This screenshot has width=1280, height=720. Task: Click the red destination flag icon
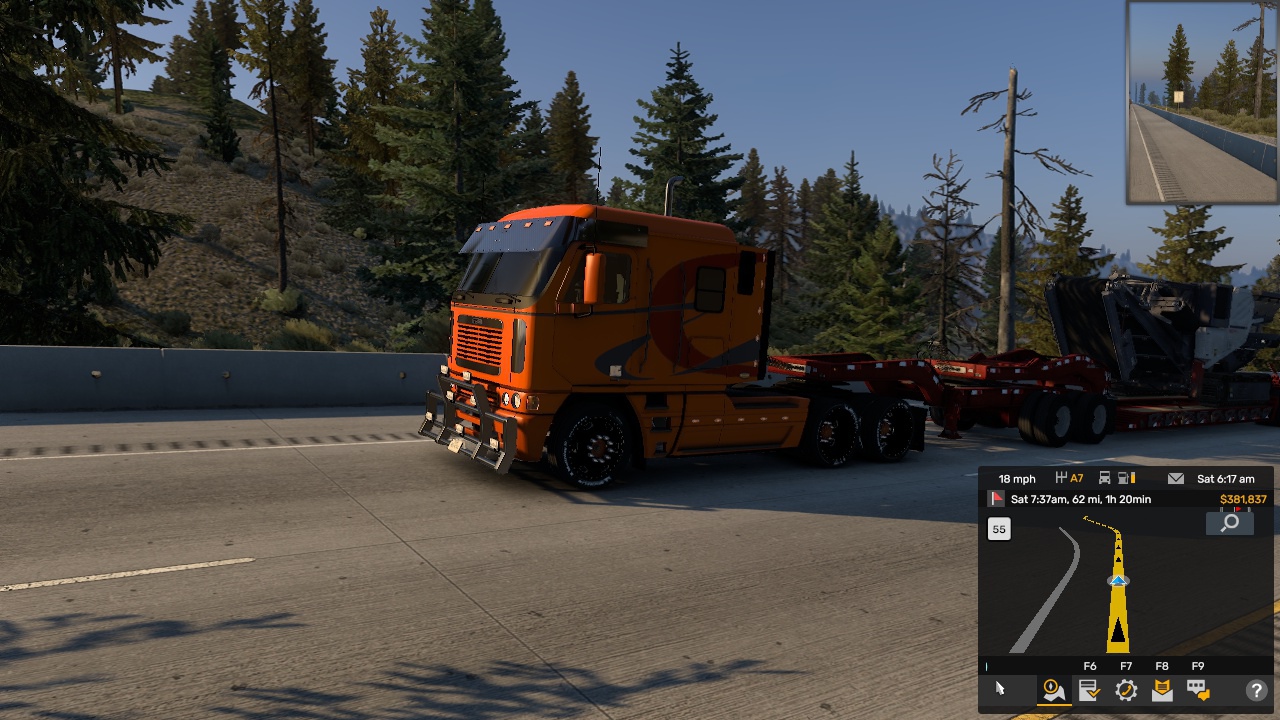pyautogui.click(x=996, y=499)
